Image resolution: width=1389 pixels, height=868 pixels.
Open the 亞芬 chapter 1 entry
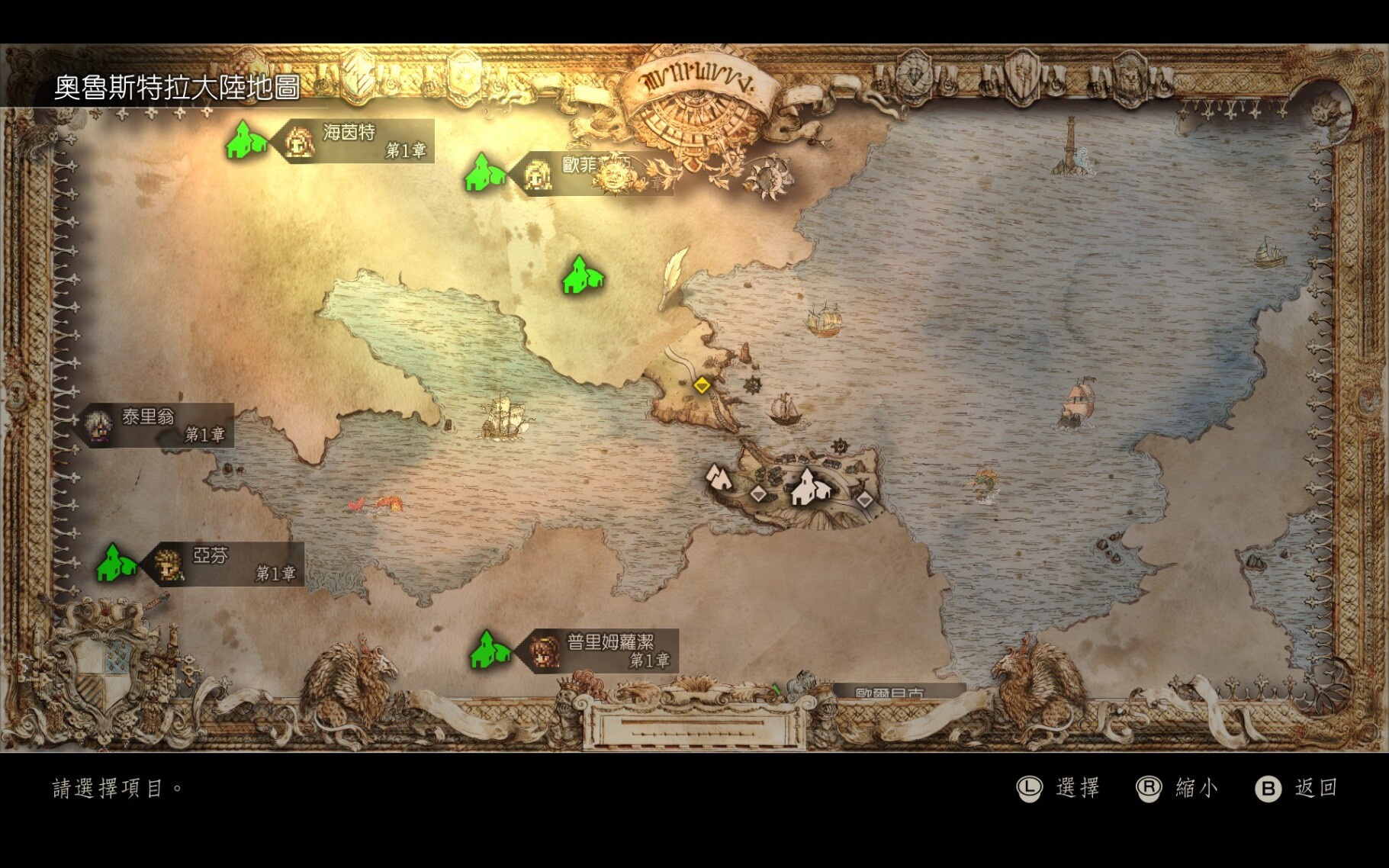pos(227,564)
